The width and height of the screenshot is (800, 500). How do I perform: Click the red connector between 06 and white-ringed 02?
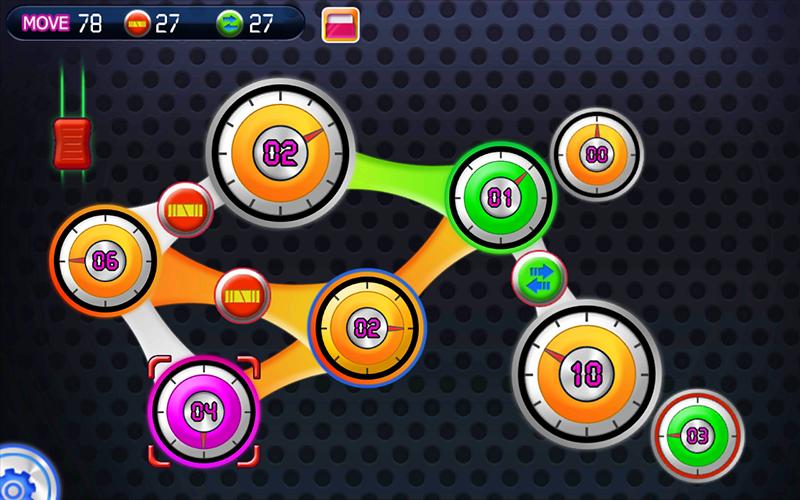pyautogui.click(x=186, y=210)
